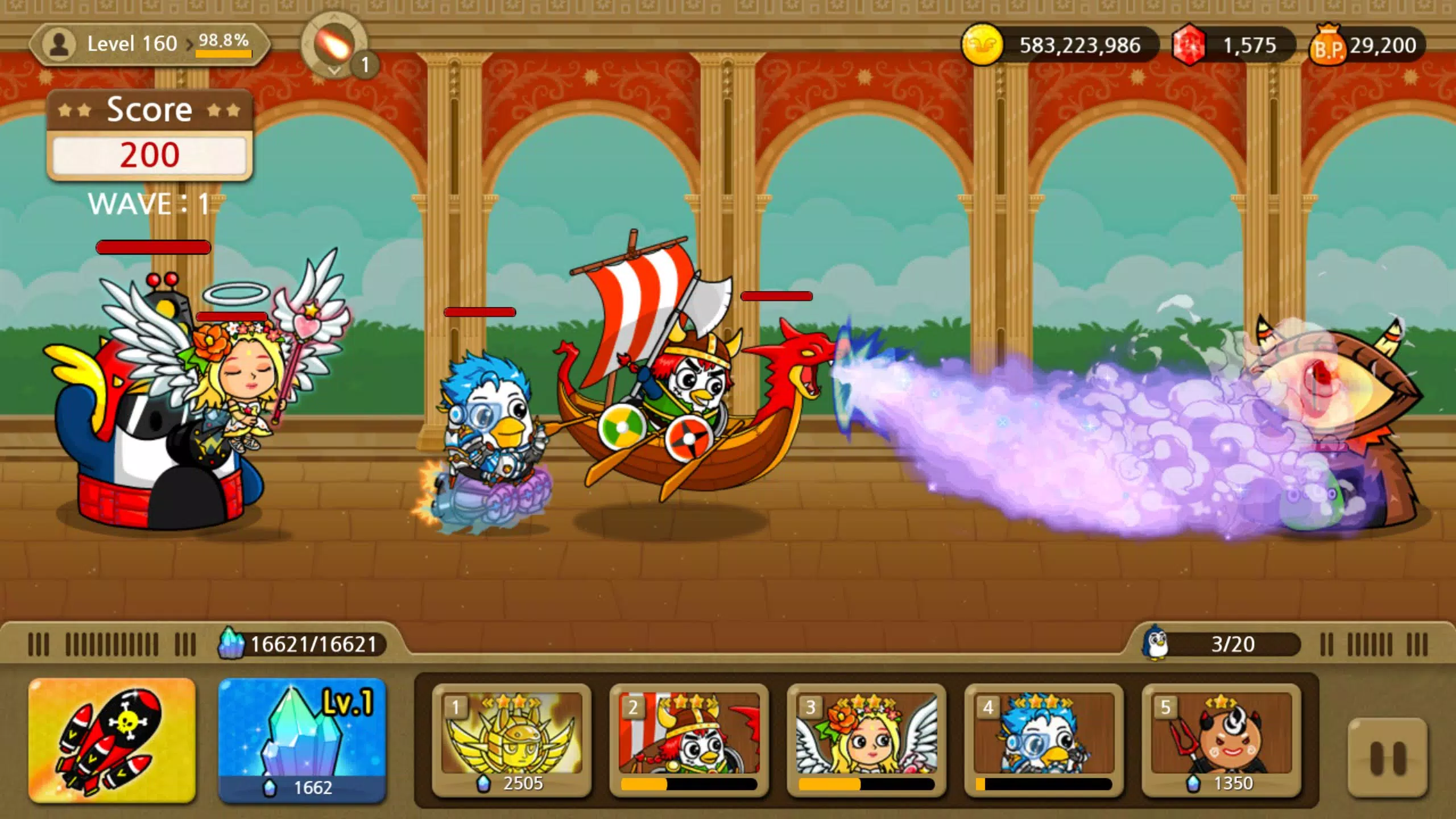This screenshot has width=1456, height=819.
Task: Deploy the devil gingerbread unit costing 1350
Action: pyautogui.click(x=1221, y=740)
